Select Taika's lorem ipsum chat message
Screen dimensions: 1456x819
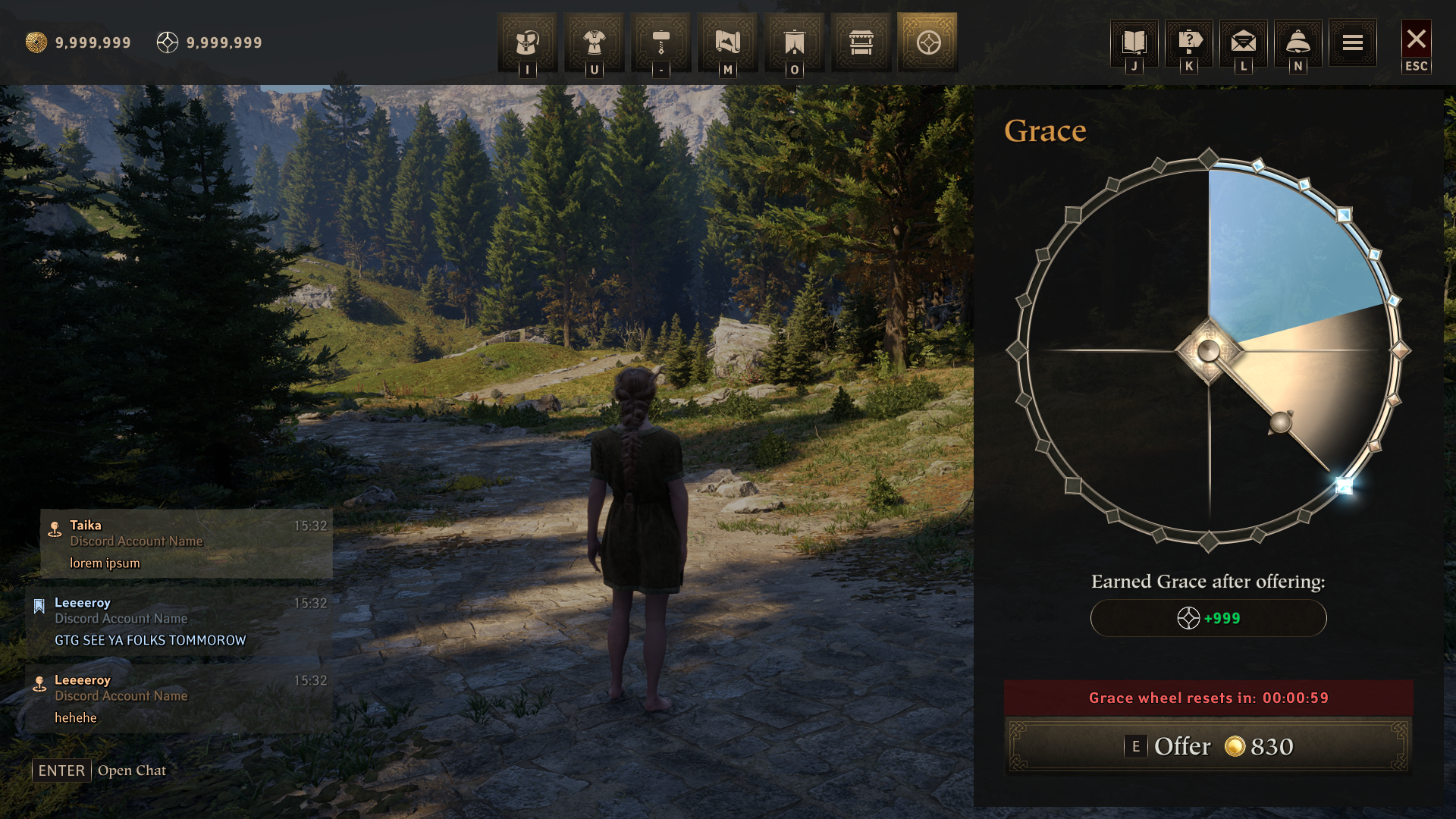(x=187, y=544)
